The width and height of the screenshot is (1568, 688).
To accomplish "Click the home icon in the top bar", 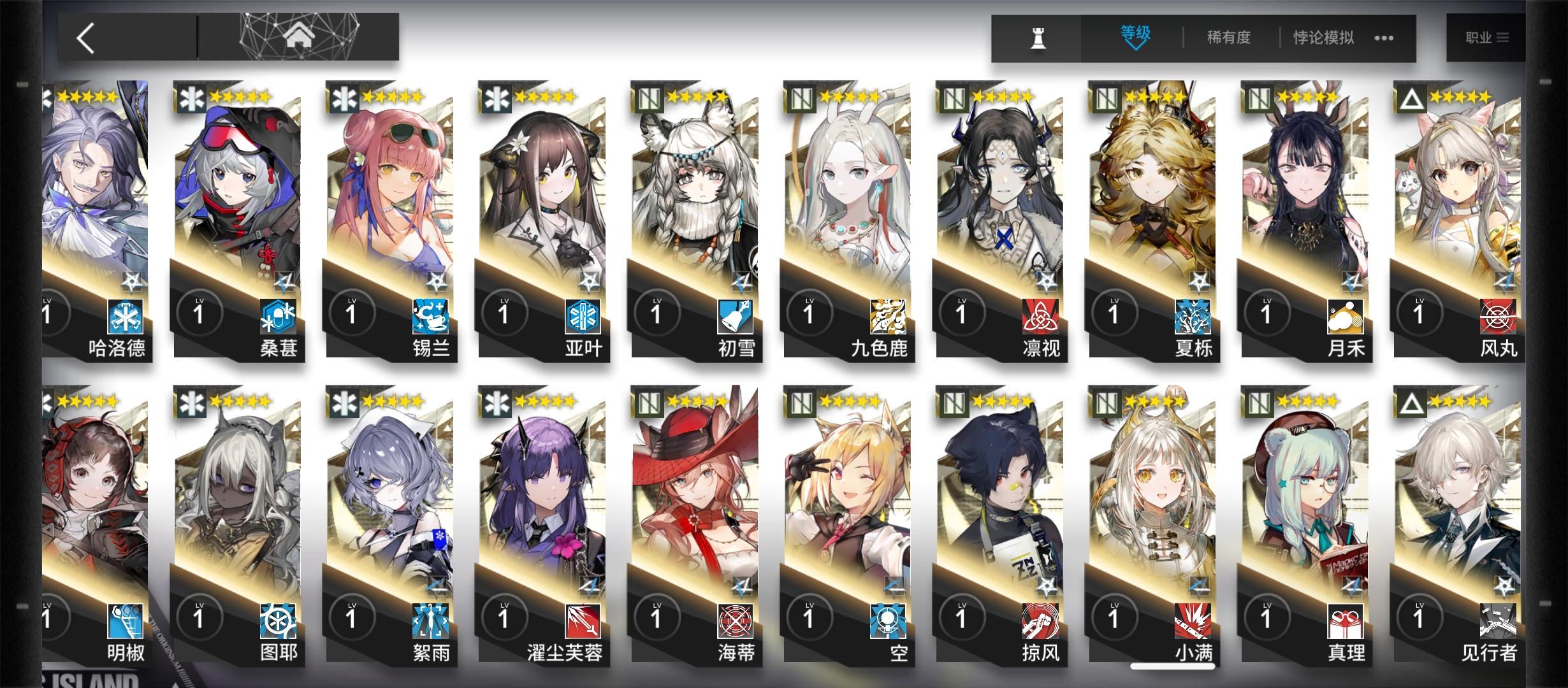I will (298, 35).
